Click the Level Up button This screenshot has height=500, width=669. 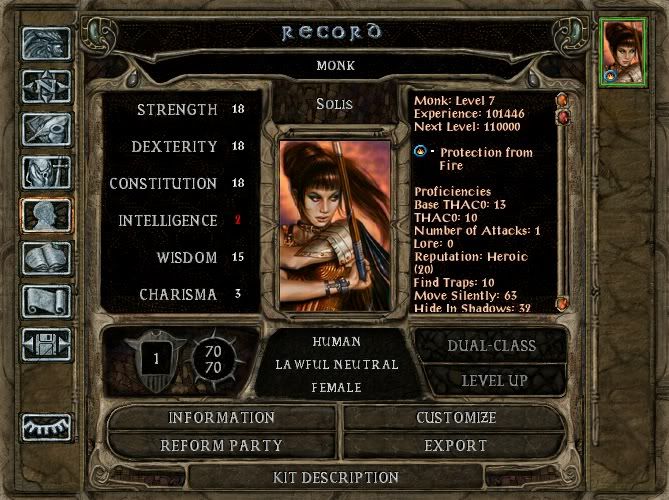(490, 380)
